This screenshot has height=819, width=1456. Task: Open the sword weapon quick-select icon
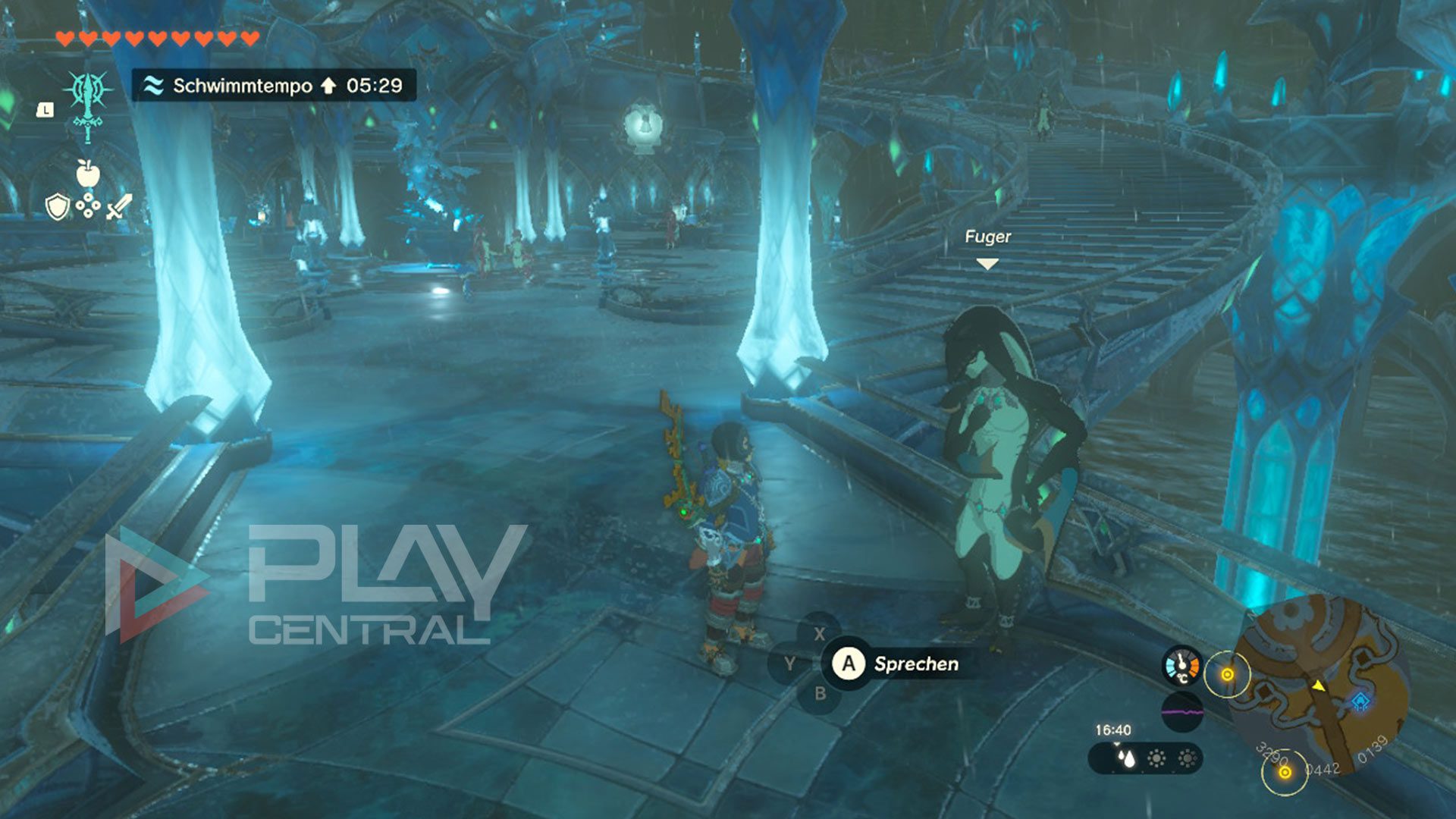[119, 206]
